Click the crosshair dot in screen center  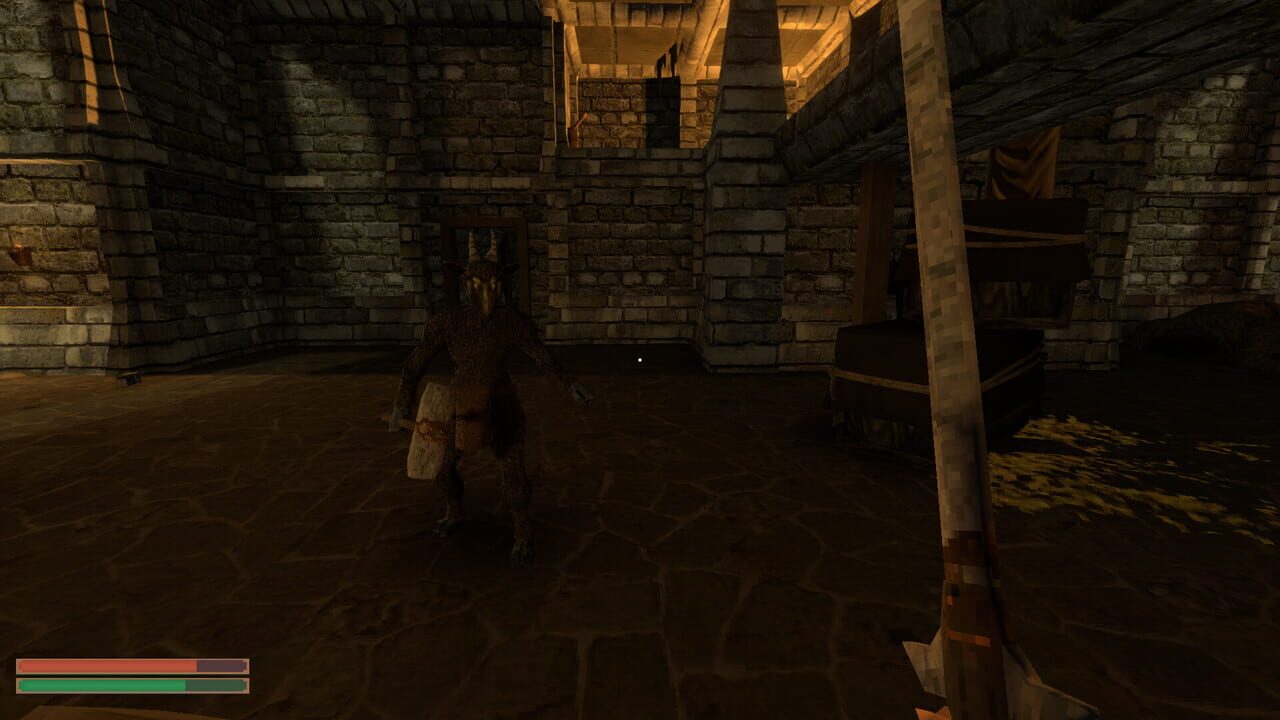pos(639,358)
